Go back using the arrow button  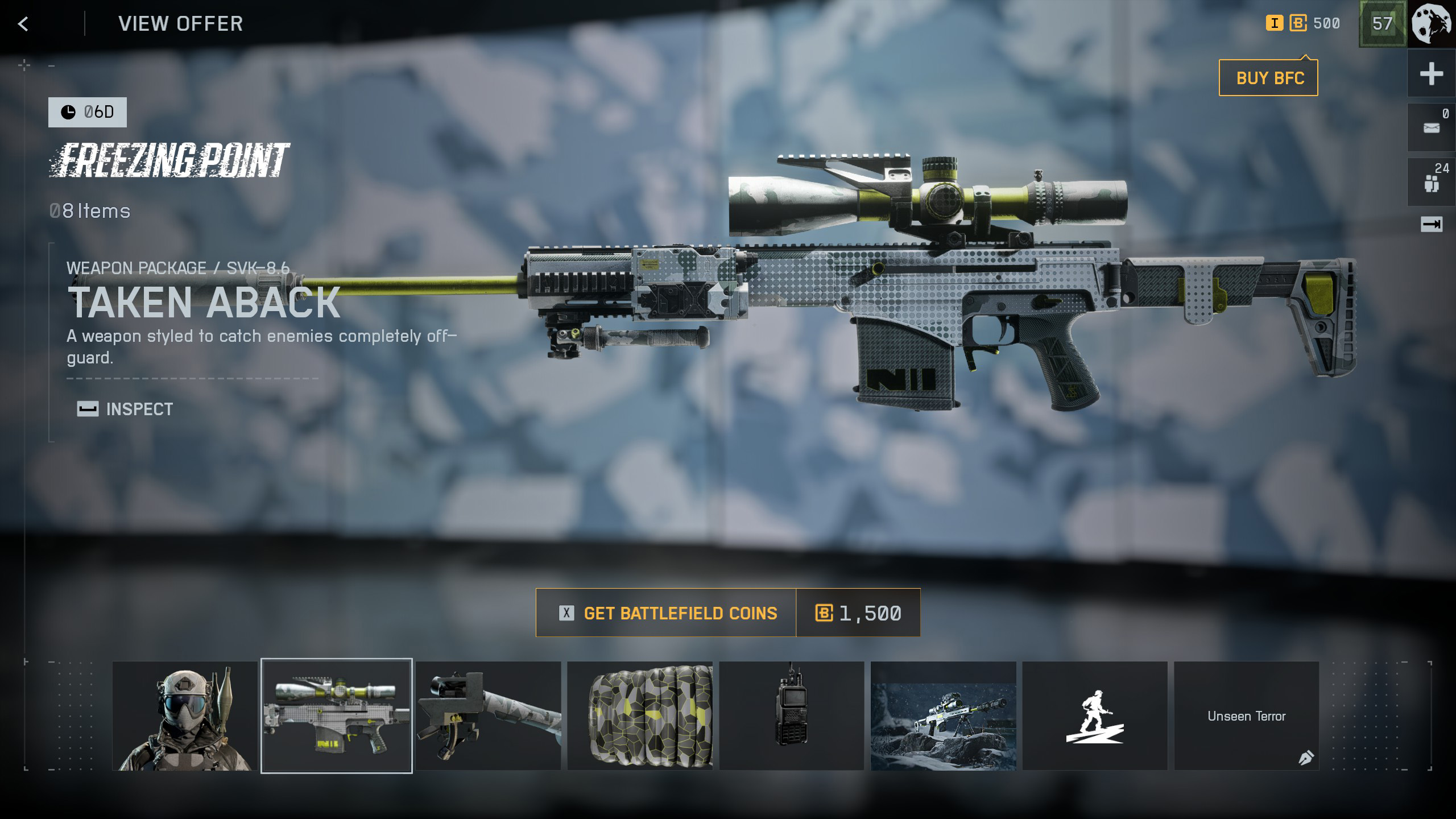coord(23,24)
